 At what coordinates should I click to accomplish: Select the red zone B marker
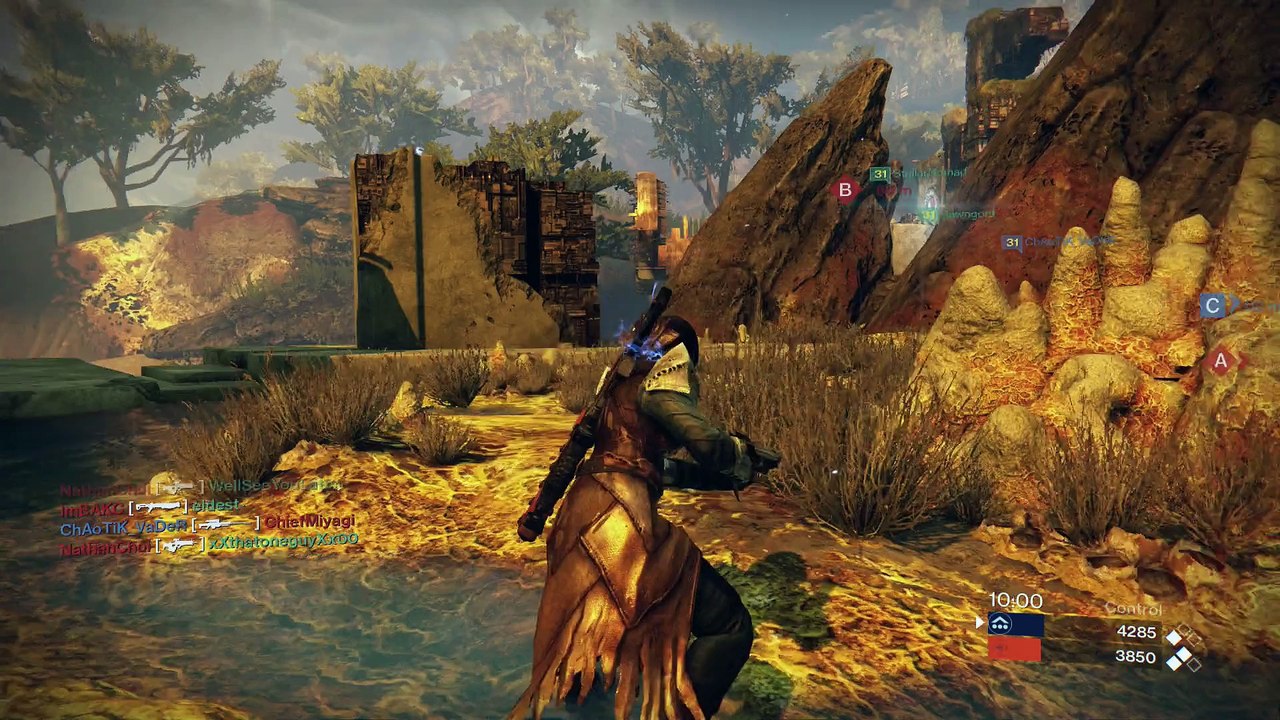tap(846, 189)
